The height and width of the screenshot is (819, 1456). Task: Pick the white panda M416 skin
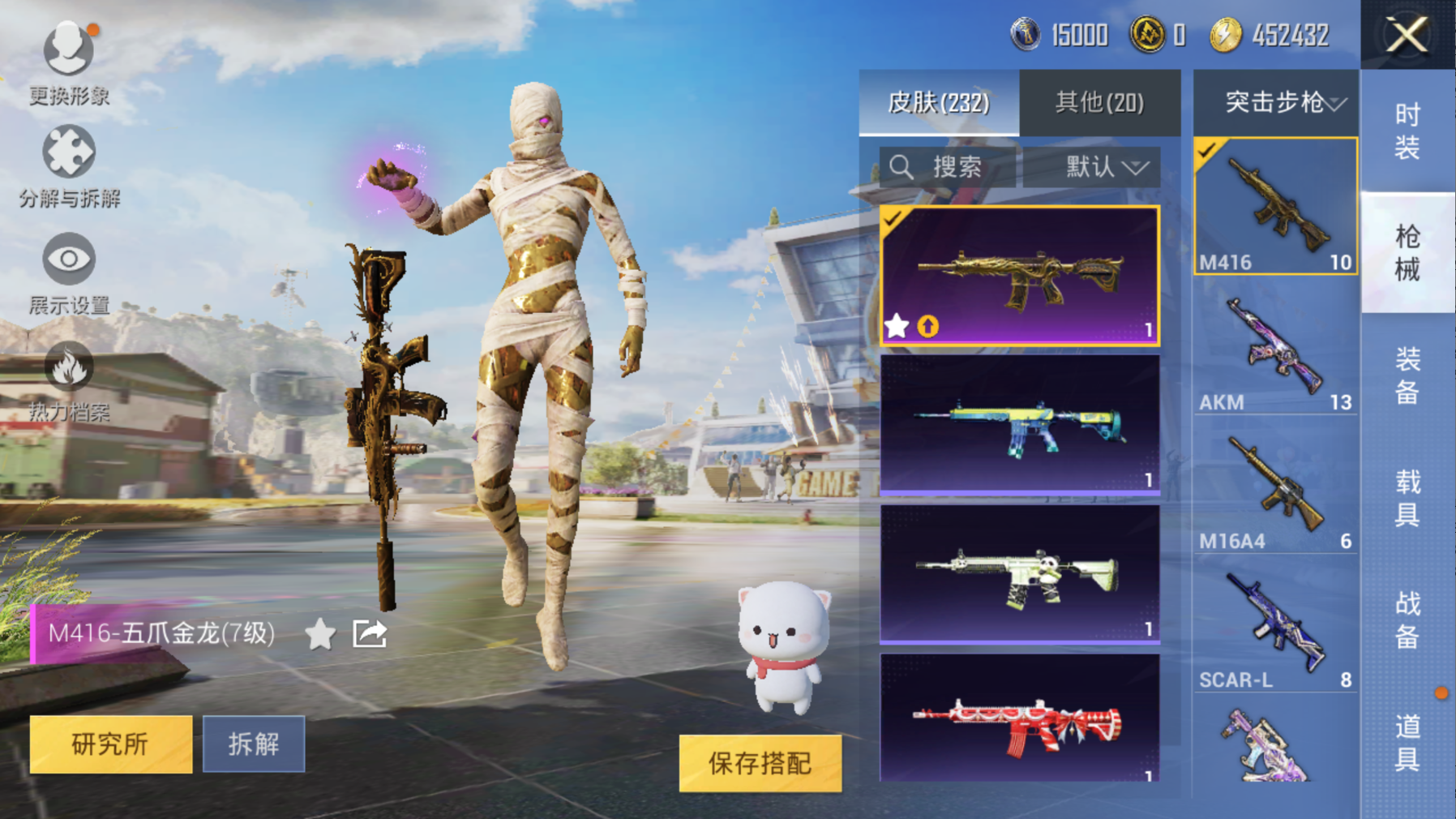pos(1020,574)
